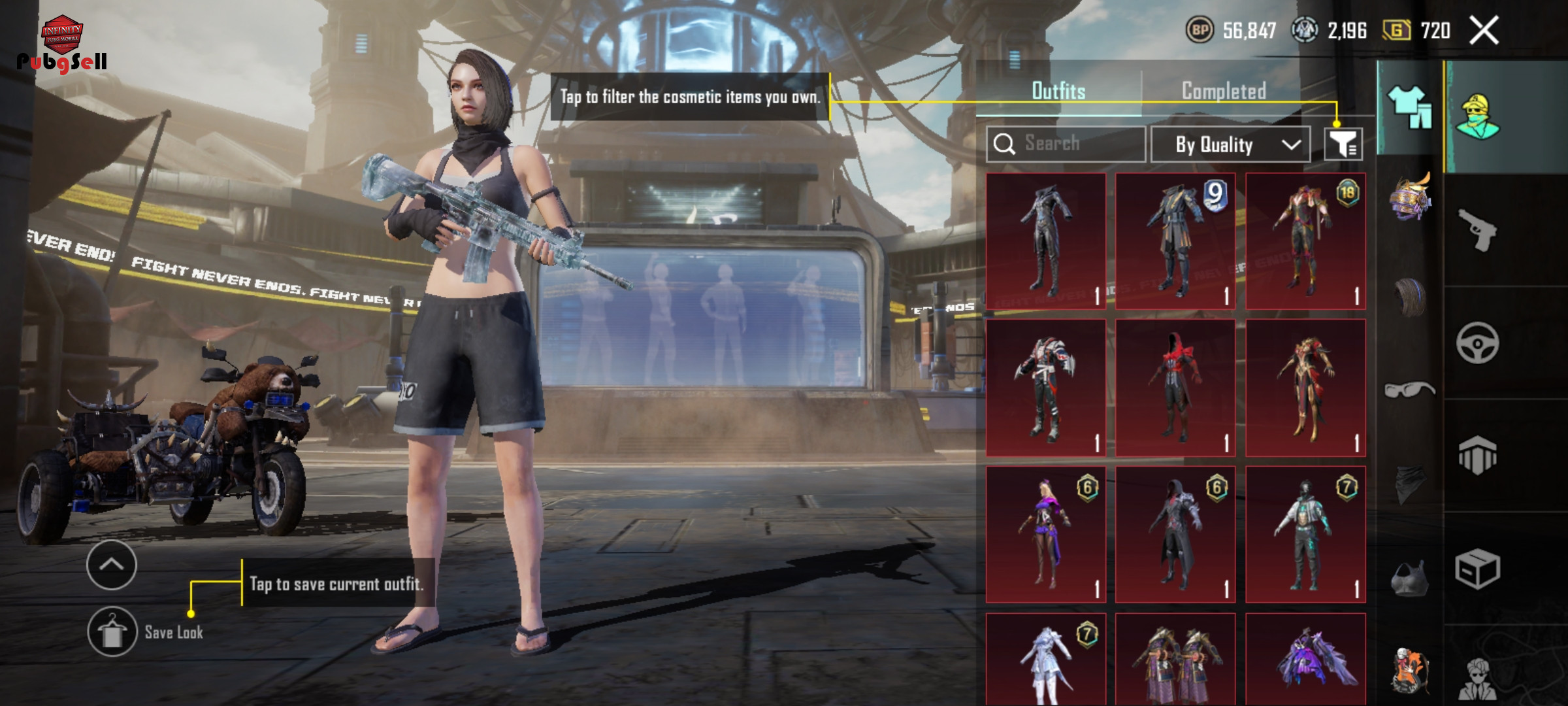This screenshot has height=706, width=1568.
Task: Select the Outfits tab
Action: point(1058,91)
